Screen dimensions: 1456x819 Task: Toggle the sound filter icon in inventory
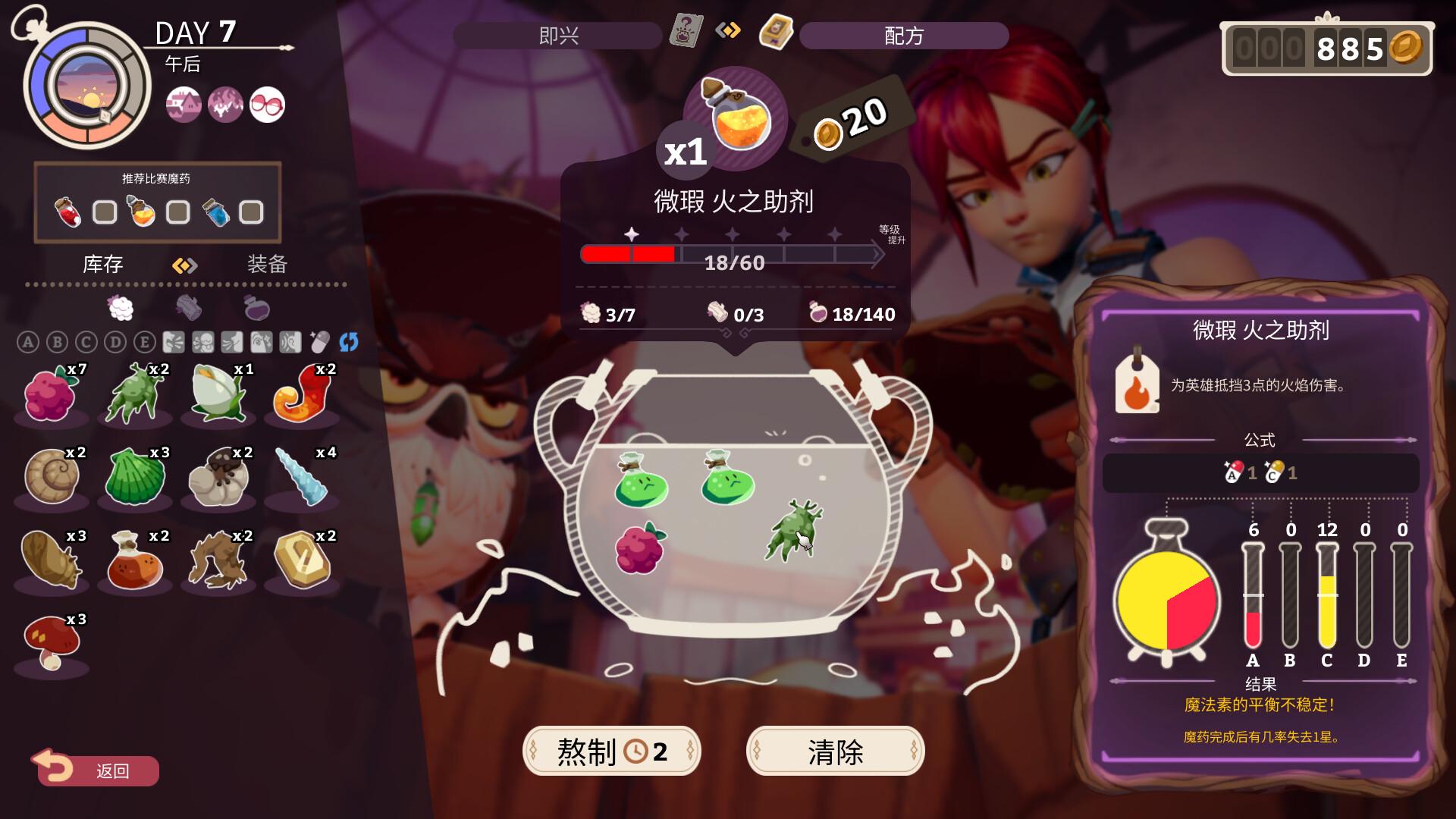point(288,342)
